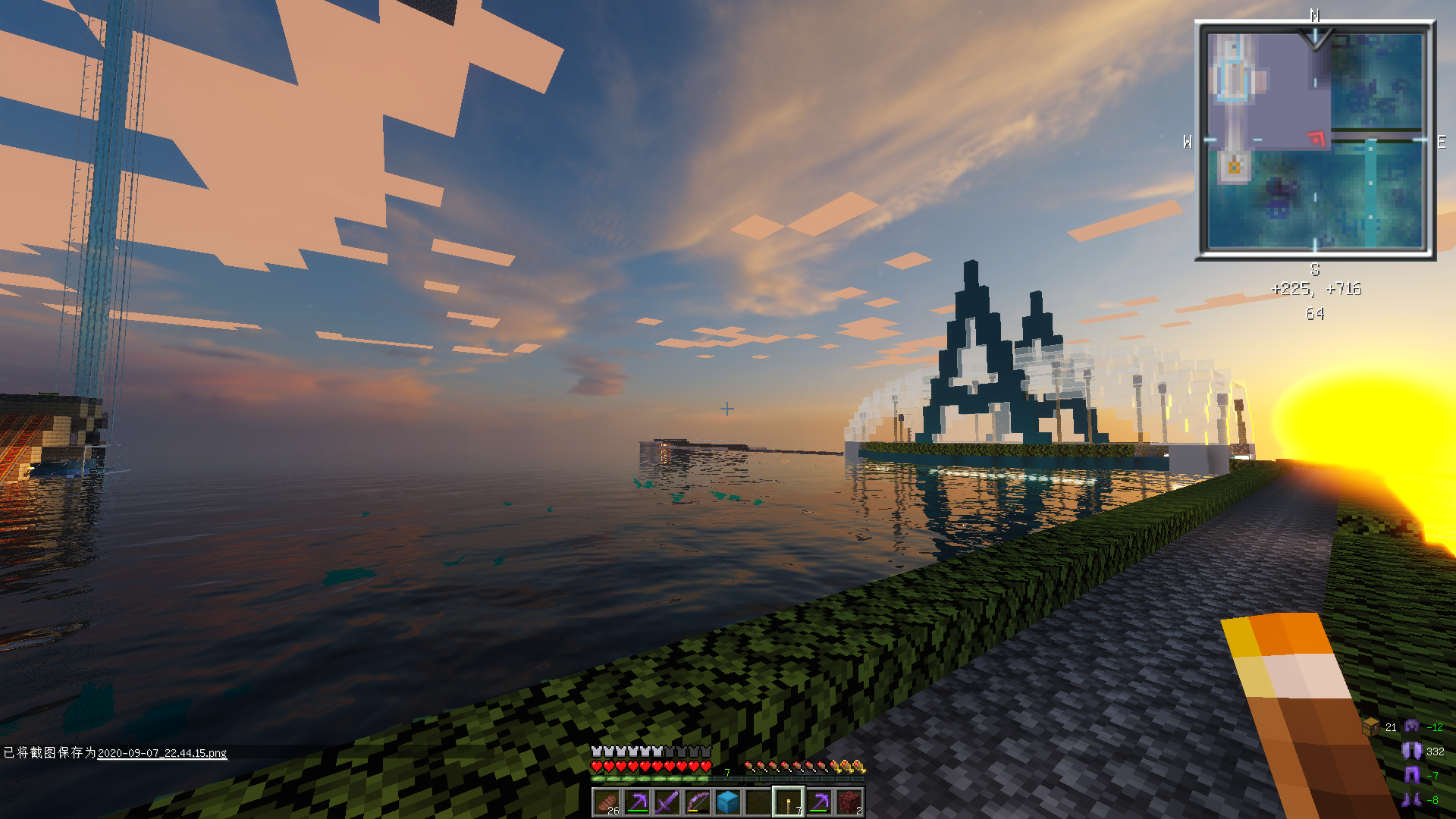
Task: Click the elytra durability icon
Action: (1411, 751)
